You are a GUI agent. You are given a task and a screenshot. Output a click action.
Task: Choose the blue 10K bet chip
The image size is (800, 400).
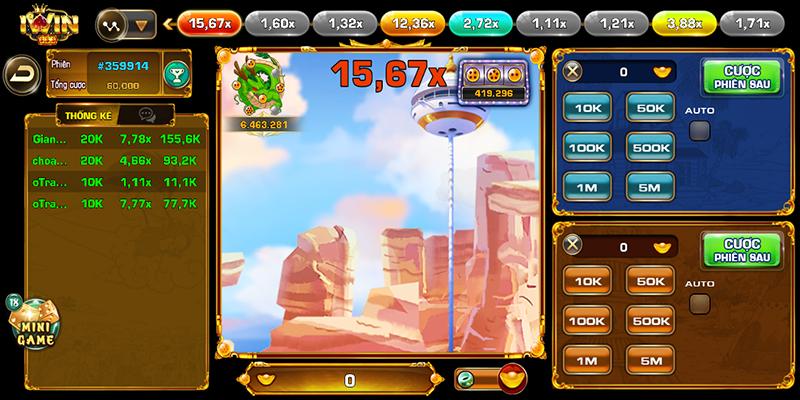587,107
